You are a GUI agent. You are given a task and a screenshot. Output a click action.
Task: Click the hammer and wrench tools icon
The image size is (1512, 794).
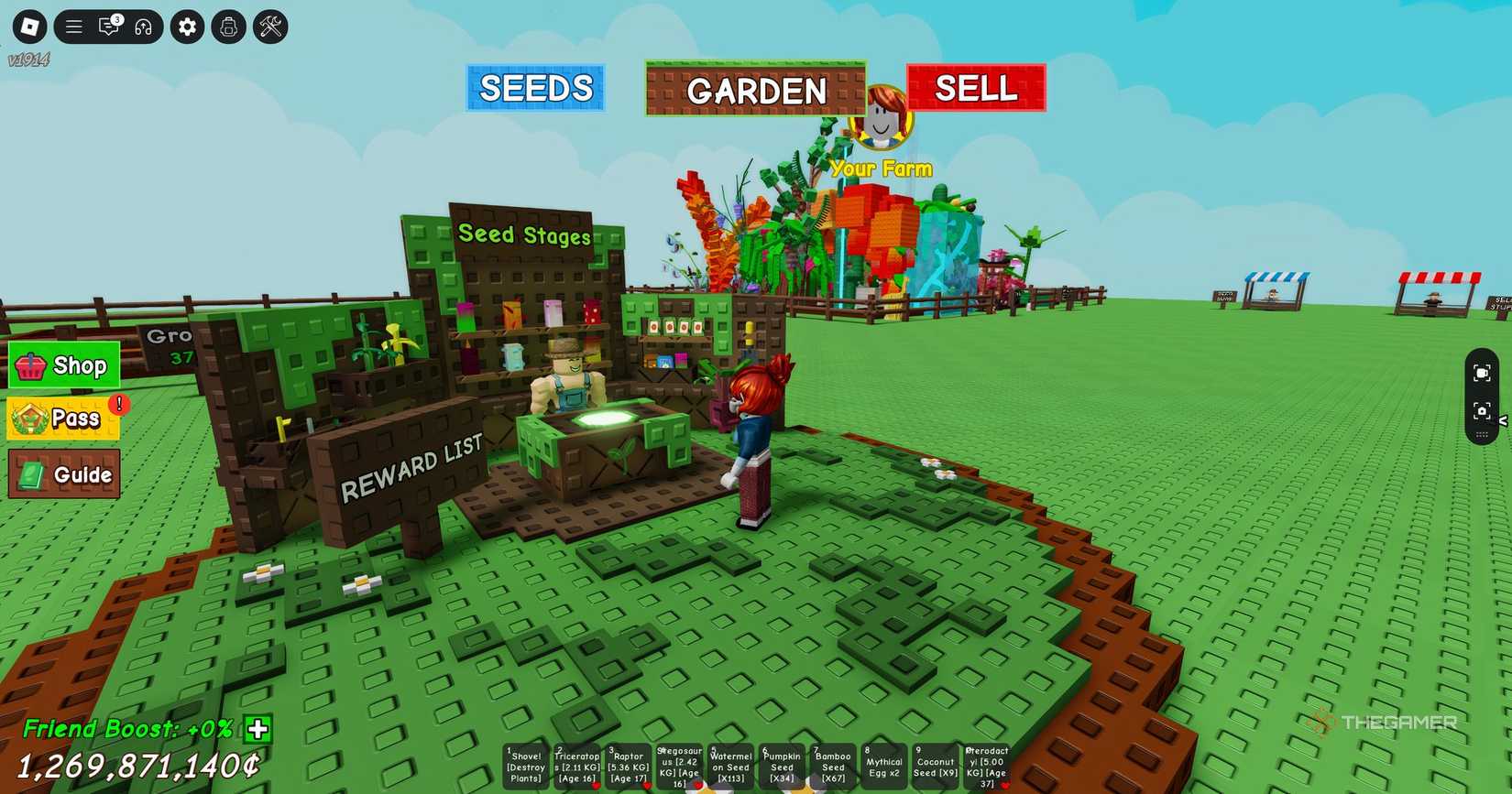[268, 27]
